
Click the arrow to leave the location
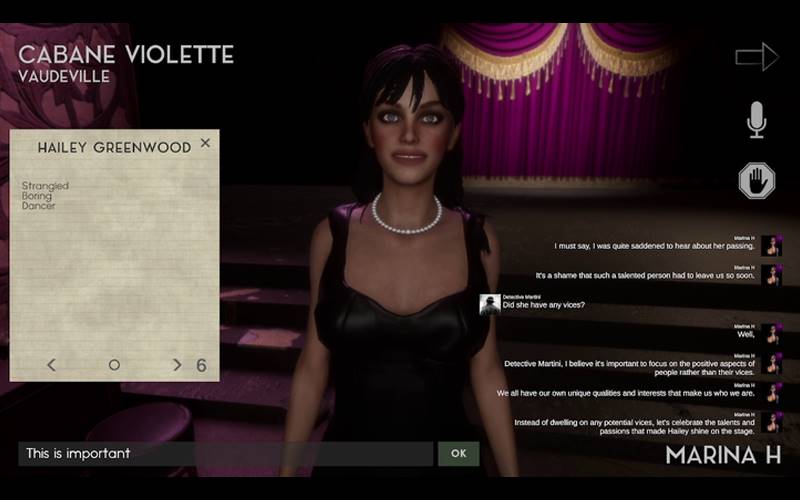point(756,57)
